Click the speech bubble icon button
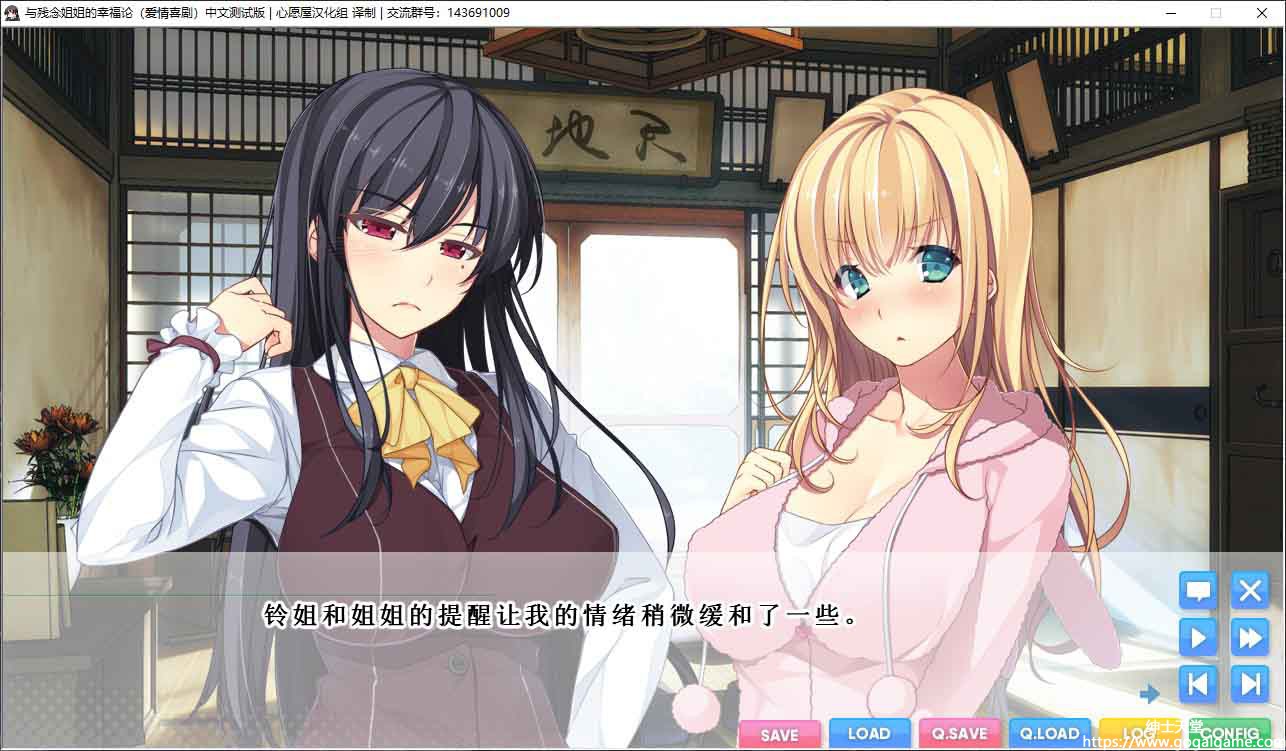Viewport: 1286px width, 751px height. 1198,590
